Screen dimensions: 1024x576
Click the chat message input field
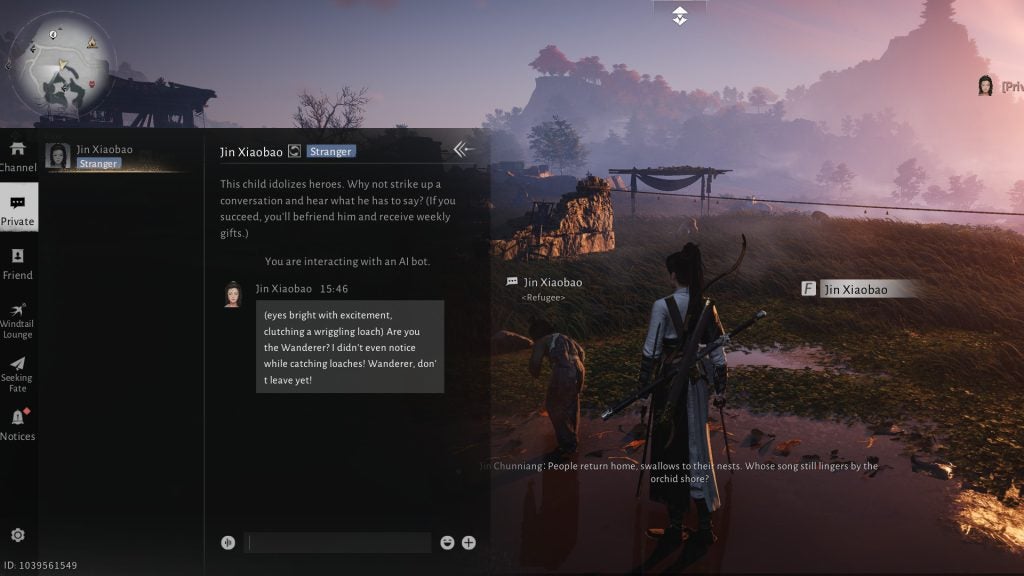pyautogui.click(x=339, y=543)
